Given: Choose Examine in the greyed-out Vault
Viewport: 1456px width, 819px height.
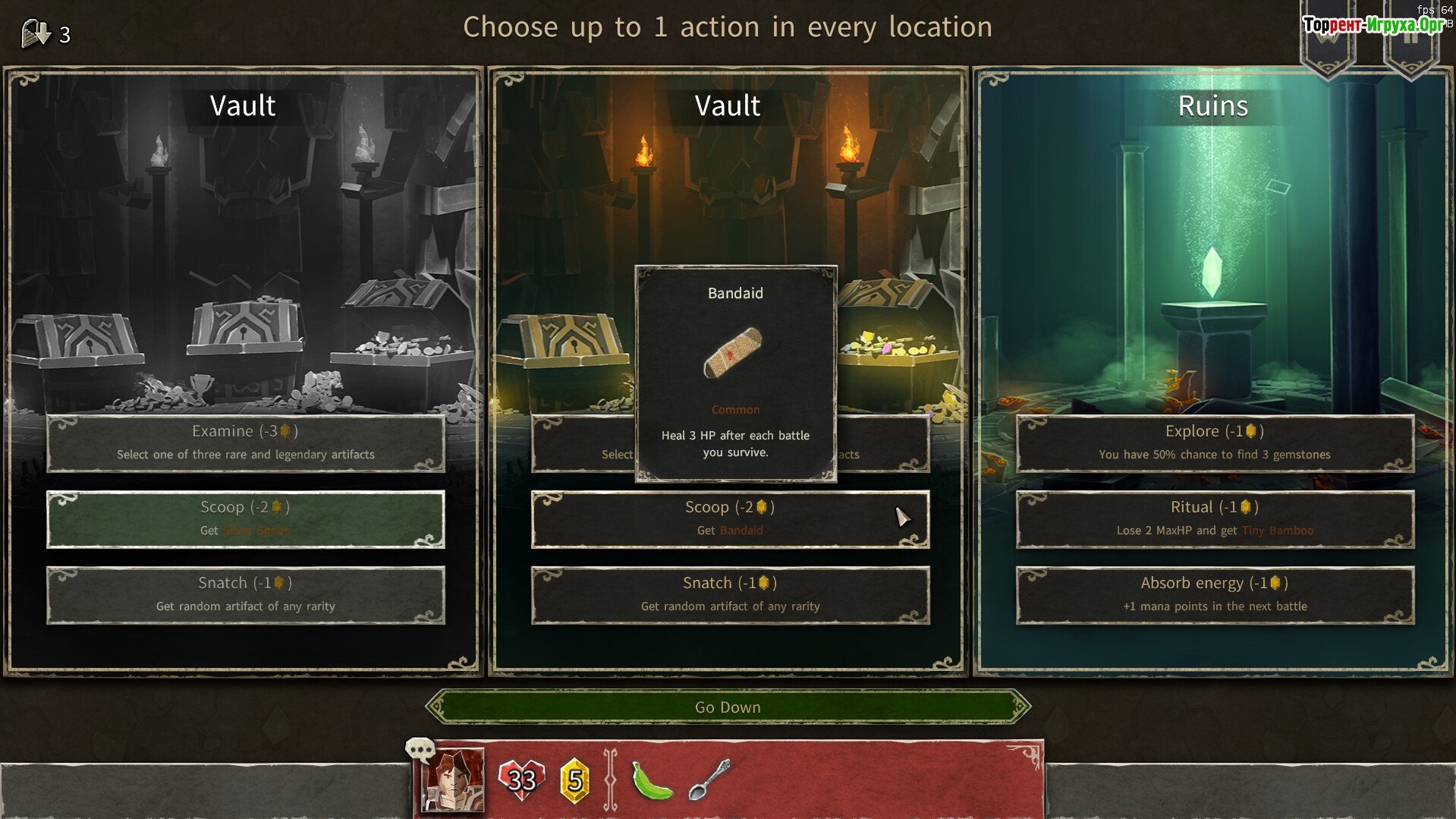Looking at the screenshot, I should tap(245, 443).
